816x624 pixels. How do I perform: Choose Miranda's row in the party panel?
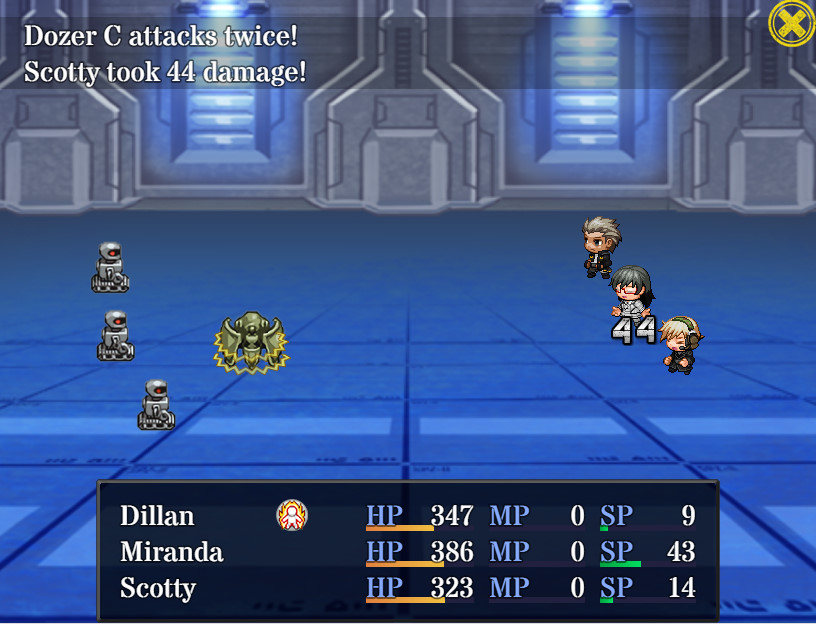coord(171,552)
